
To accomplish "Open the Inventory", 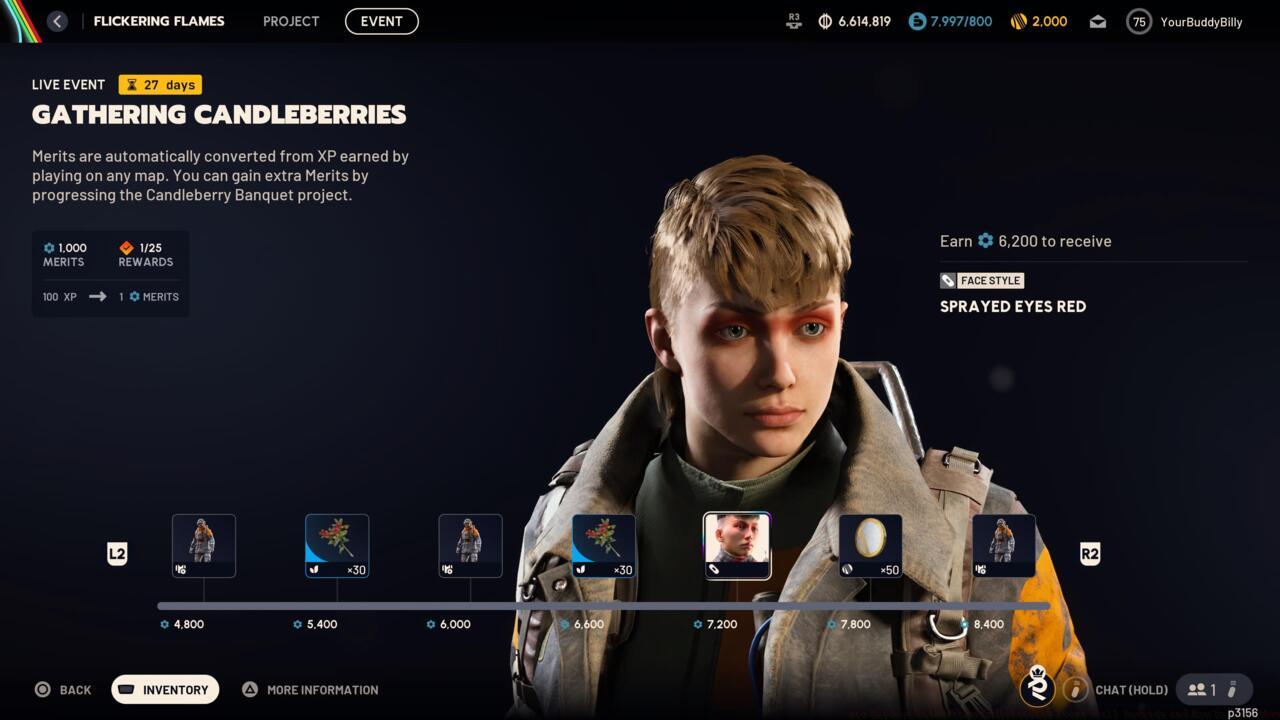I will [165, 689].
